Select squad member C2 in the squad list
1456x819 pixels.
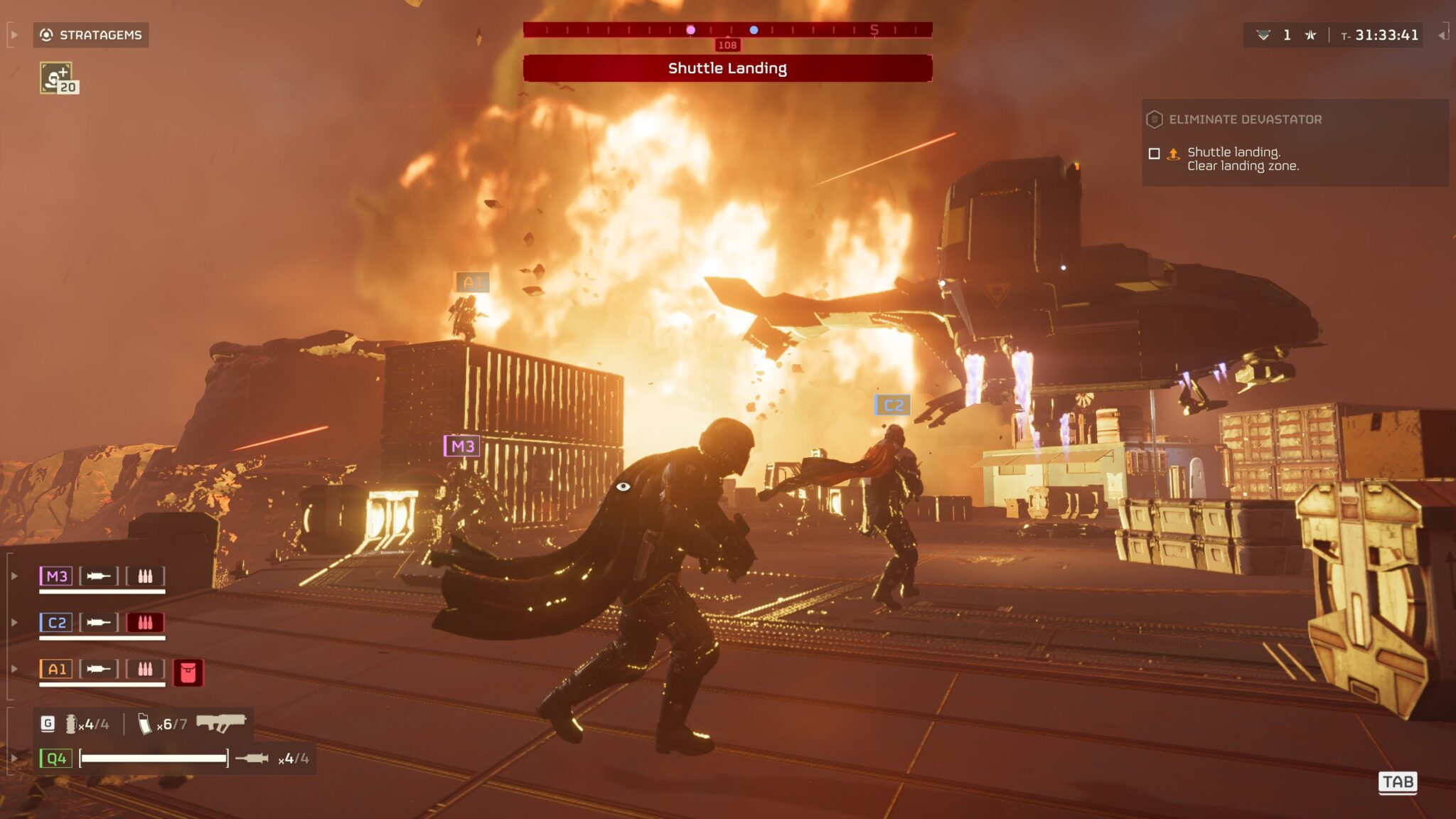click(x=56, y=623)
